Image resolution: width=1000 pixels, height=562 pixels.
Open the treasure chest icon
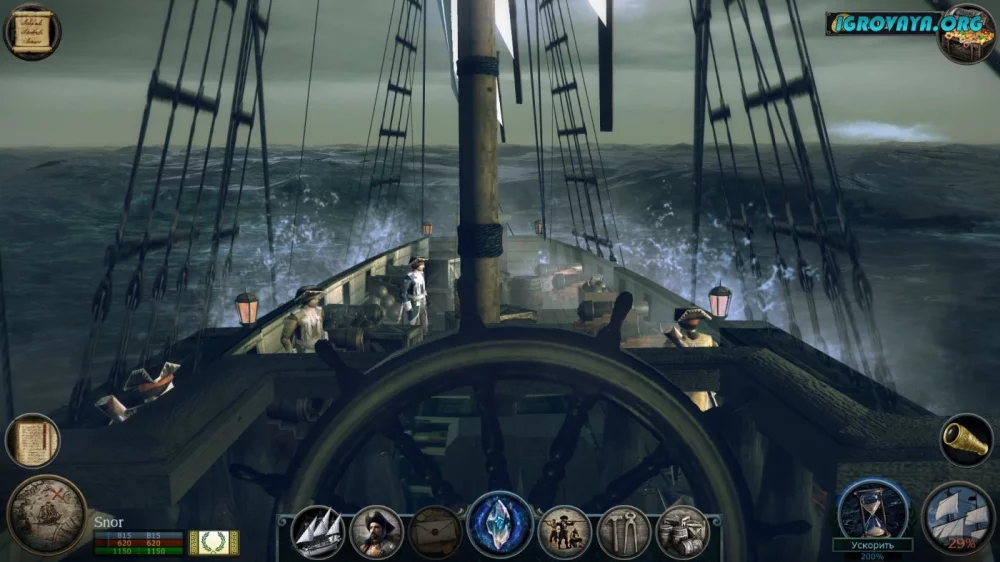point(966,35)
